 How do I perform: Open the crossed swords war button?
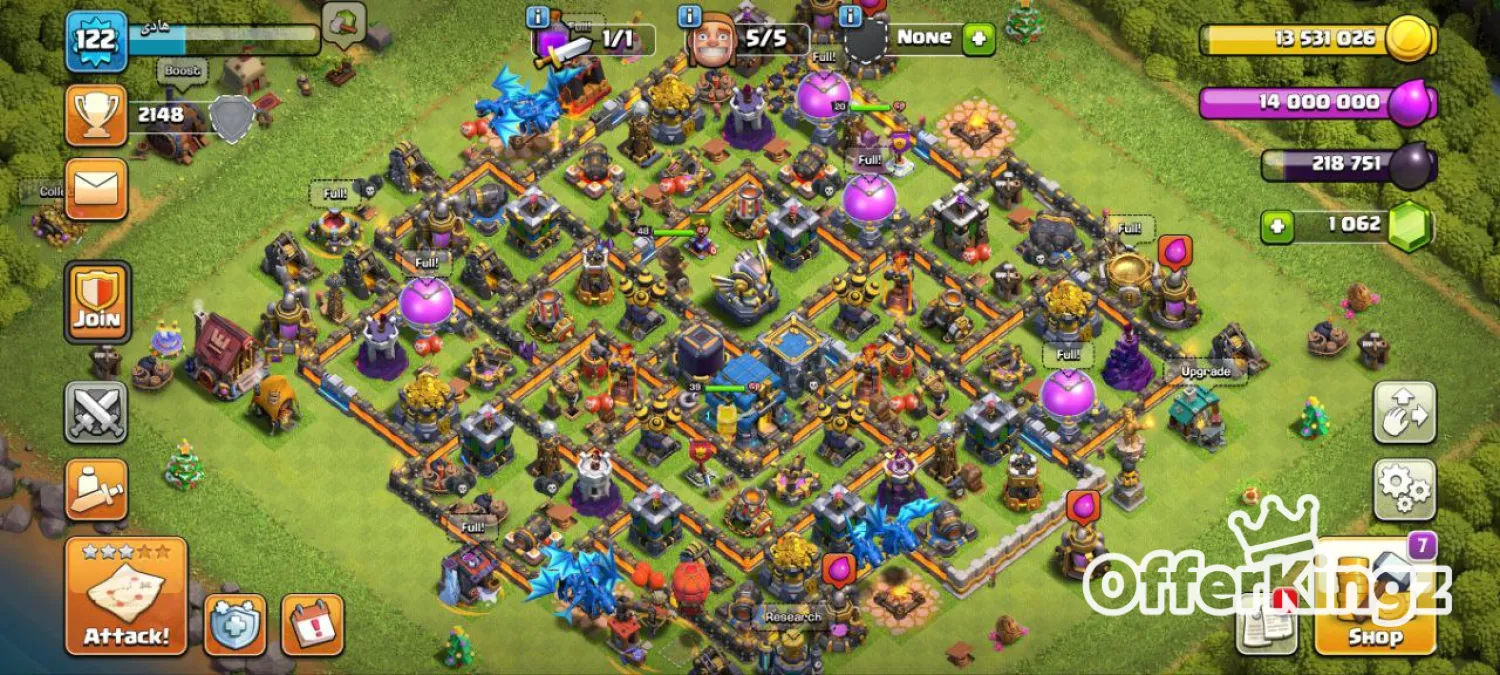click(x=96, y=412)
